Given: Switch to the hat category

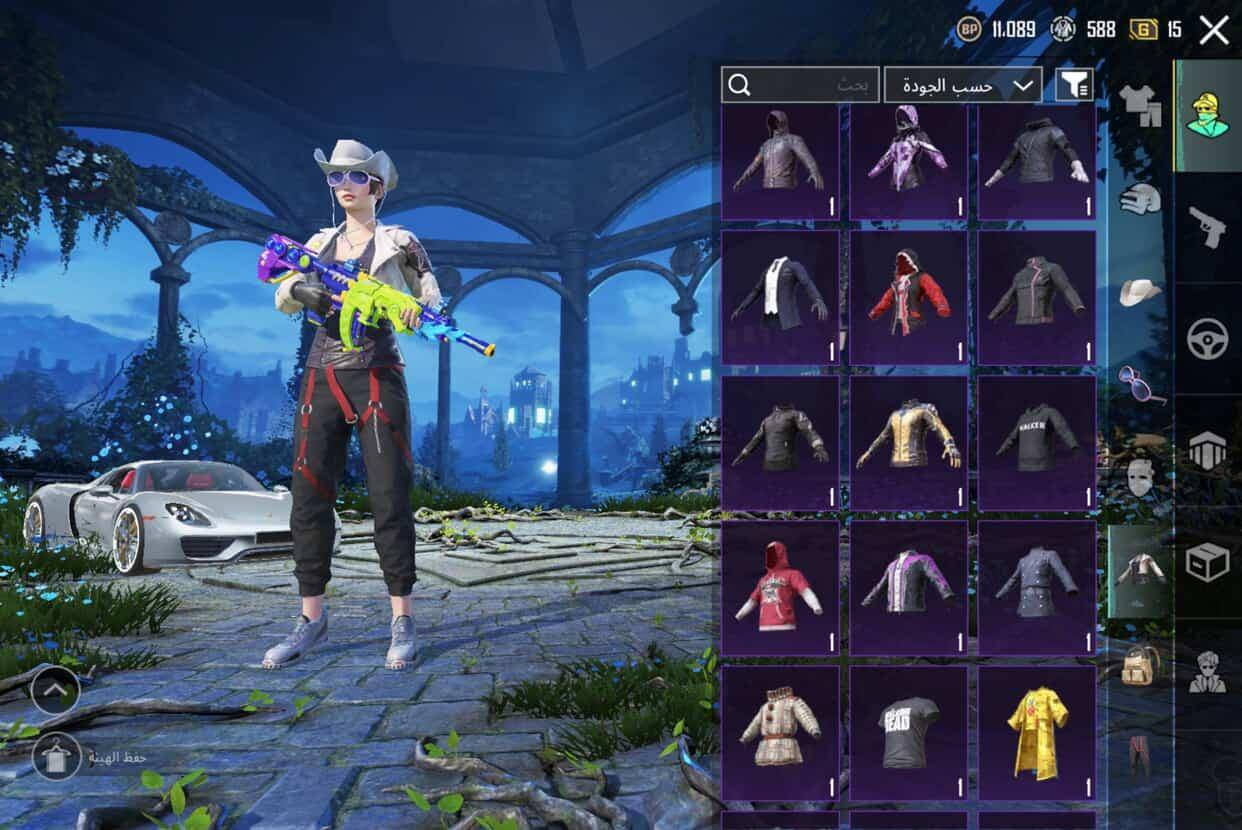Looking at the screenshot, I should [1140, 292].
